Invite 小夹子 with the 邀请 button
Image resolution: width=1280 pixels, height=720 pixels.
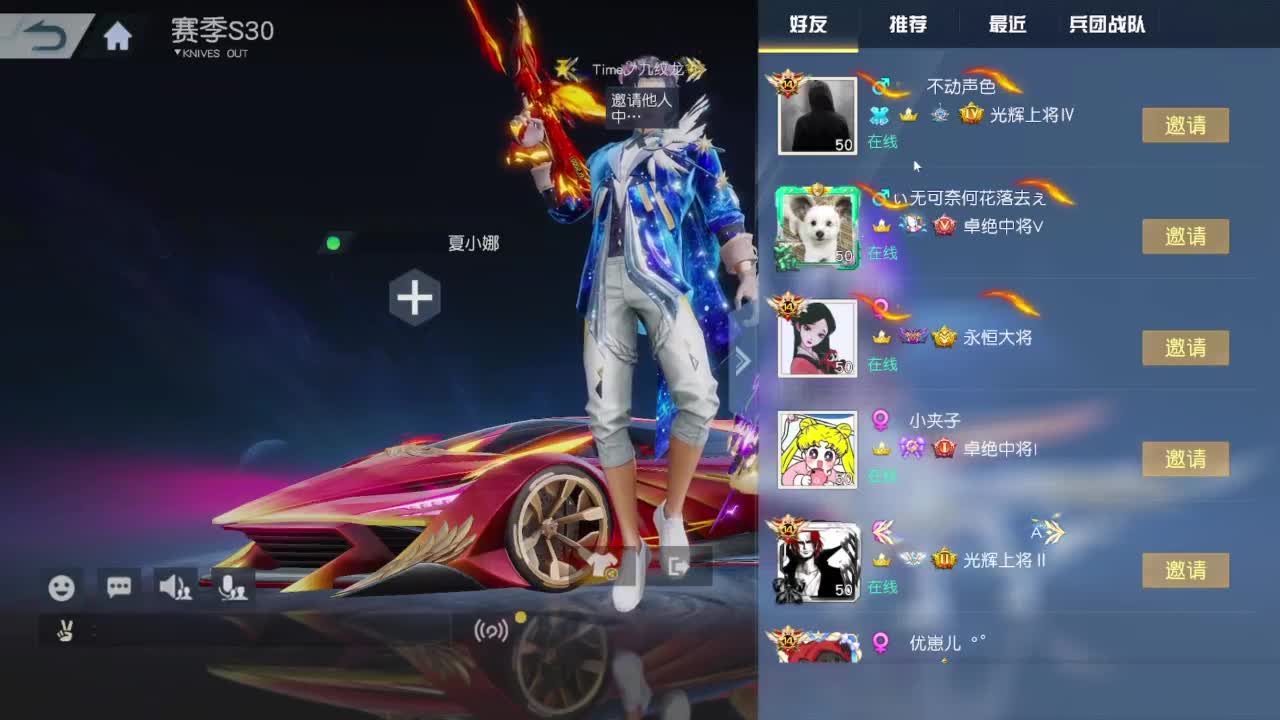point(1186,459)
